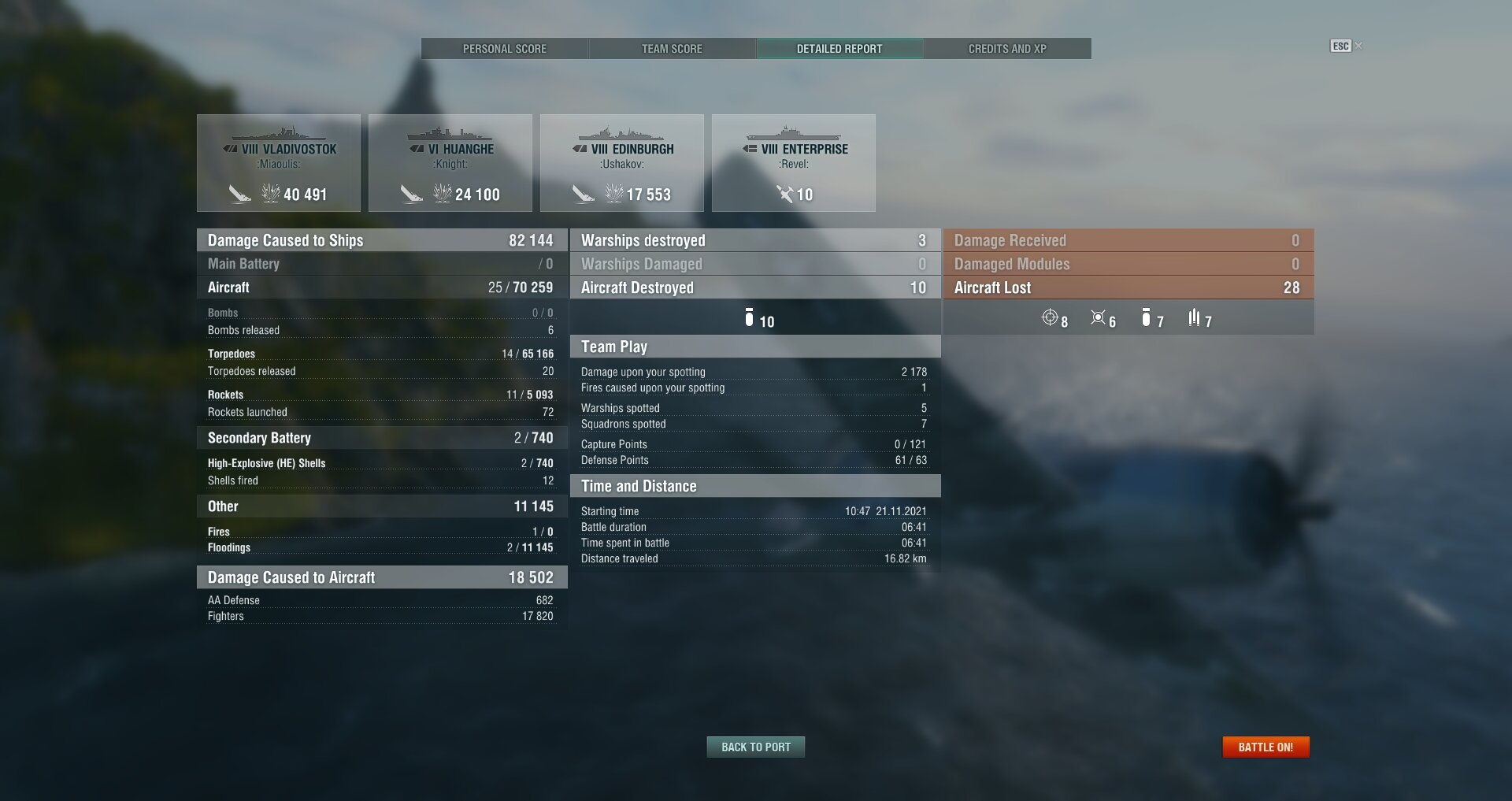Select the VIII Vladivostok ship card
Image resolution: width=1512 pixels, height=801 pixels.
tap(279, 163)
